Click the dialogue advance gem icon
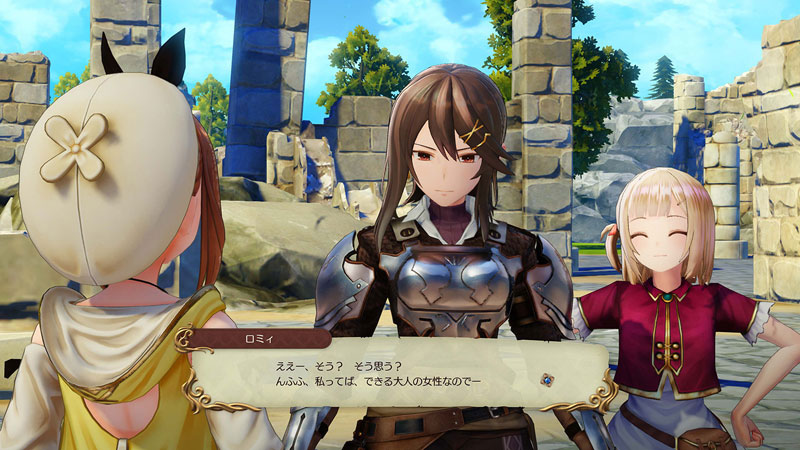 (547, 379)
